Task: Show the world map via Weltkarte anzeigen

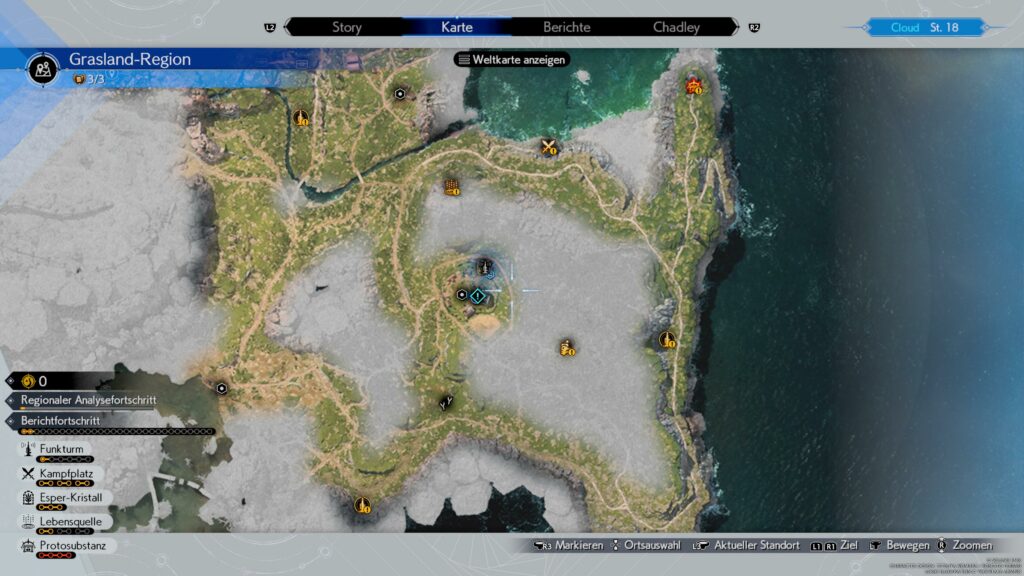Action: coord(511,59)
